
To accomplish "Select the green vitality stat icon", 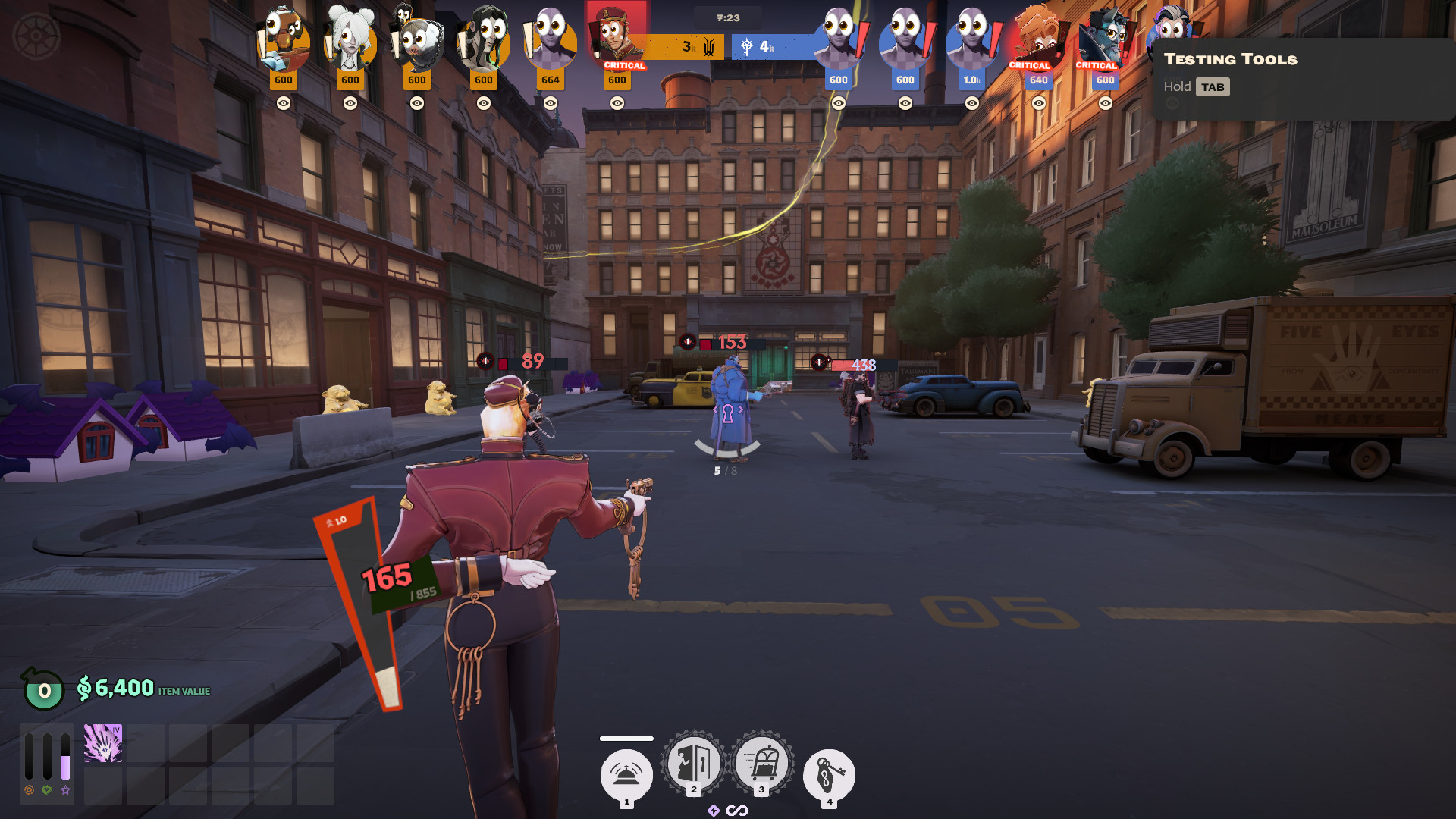I will pos(47,790).
